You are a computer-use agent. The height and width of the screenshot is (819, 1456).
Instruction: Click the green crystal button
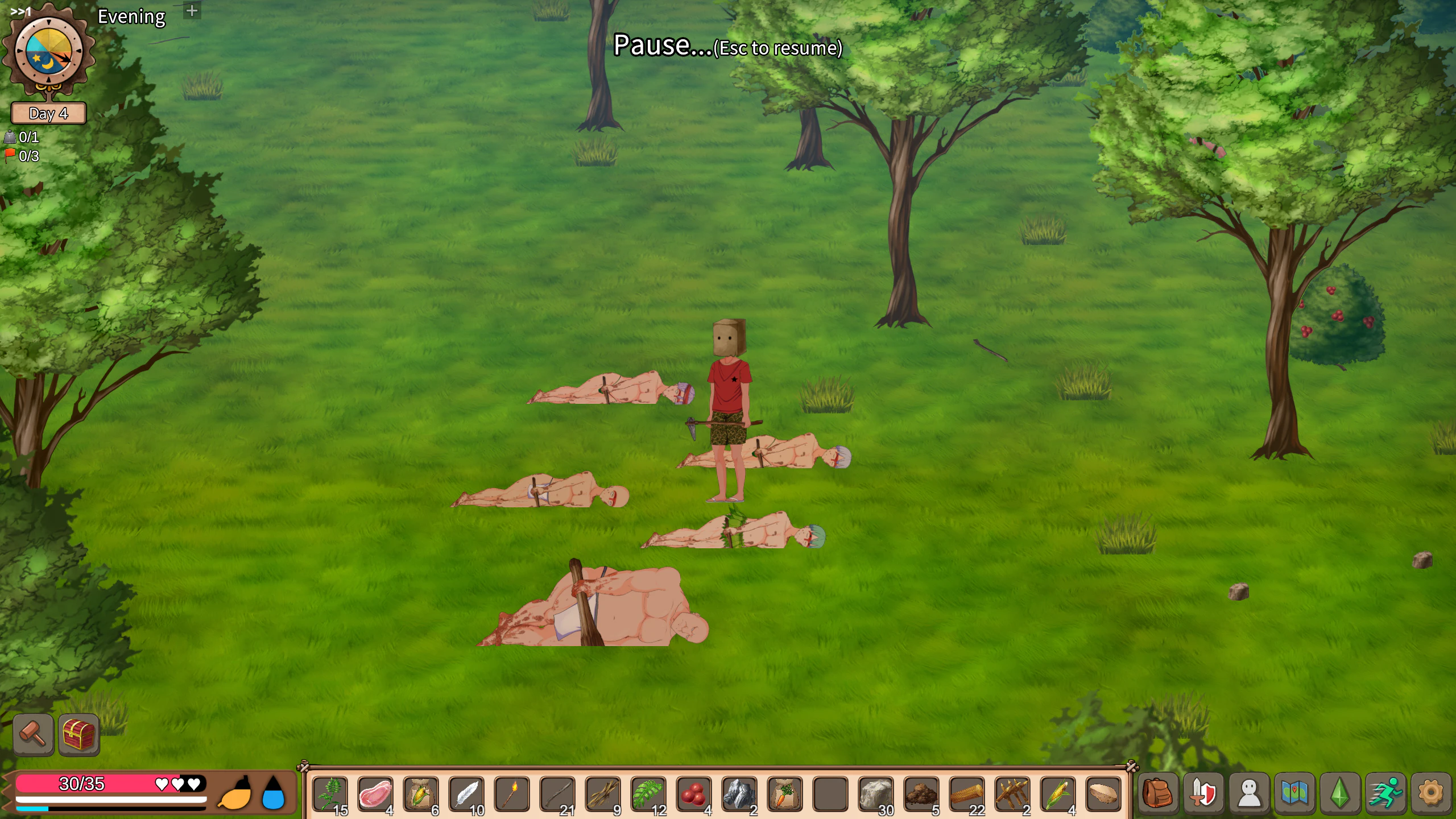(1340, 793)
